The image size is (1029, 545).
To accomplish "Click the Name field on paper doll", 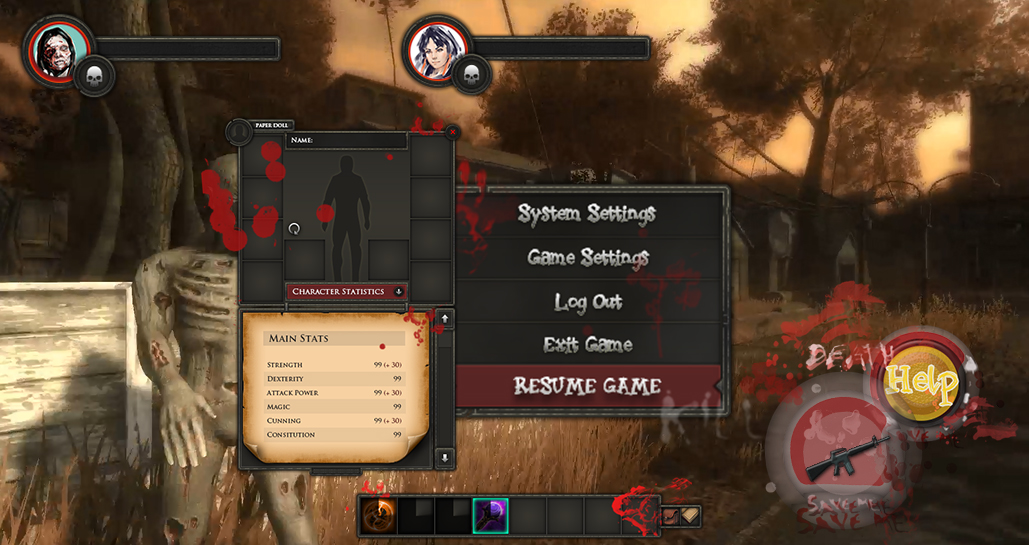I will [x=346, y=141].
